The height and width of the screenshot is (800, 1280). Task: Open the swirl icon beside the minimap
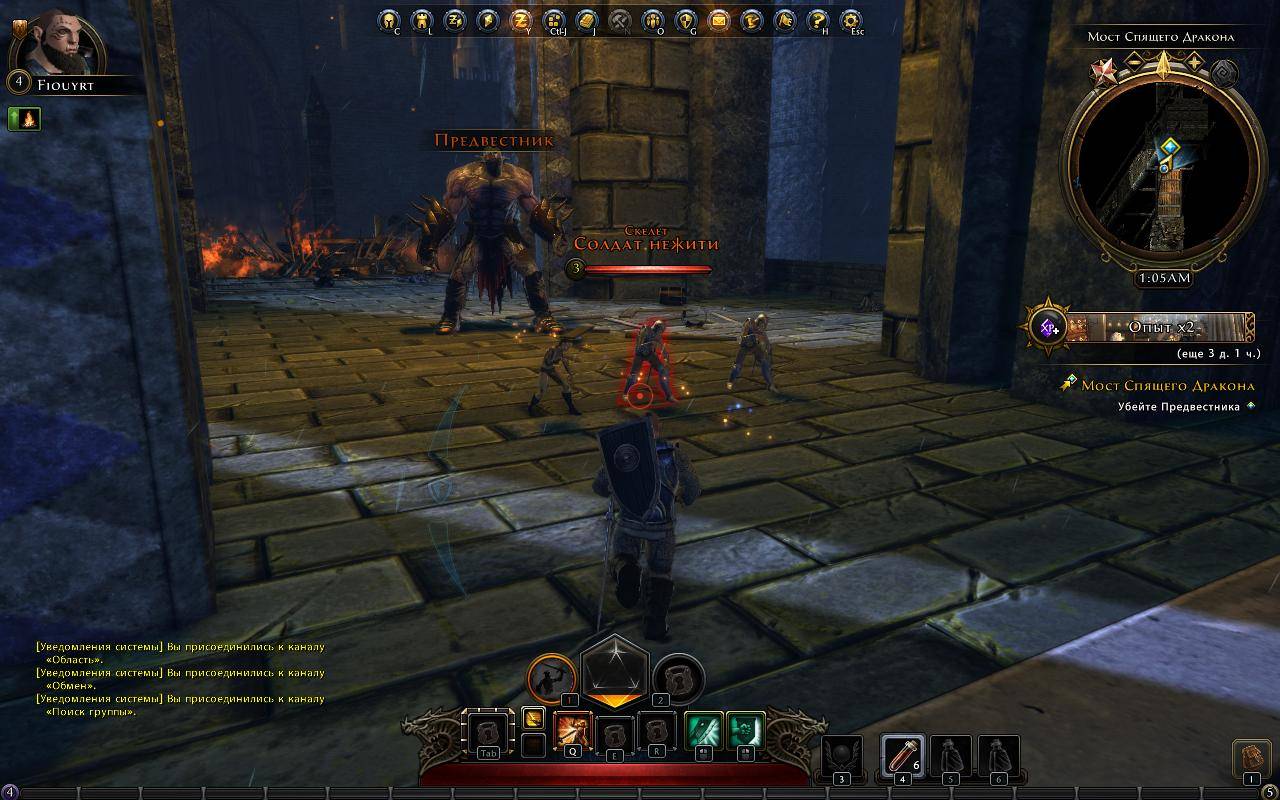1224,72
